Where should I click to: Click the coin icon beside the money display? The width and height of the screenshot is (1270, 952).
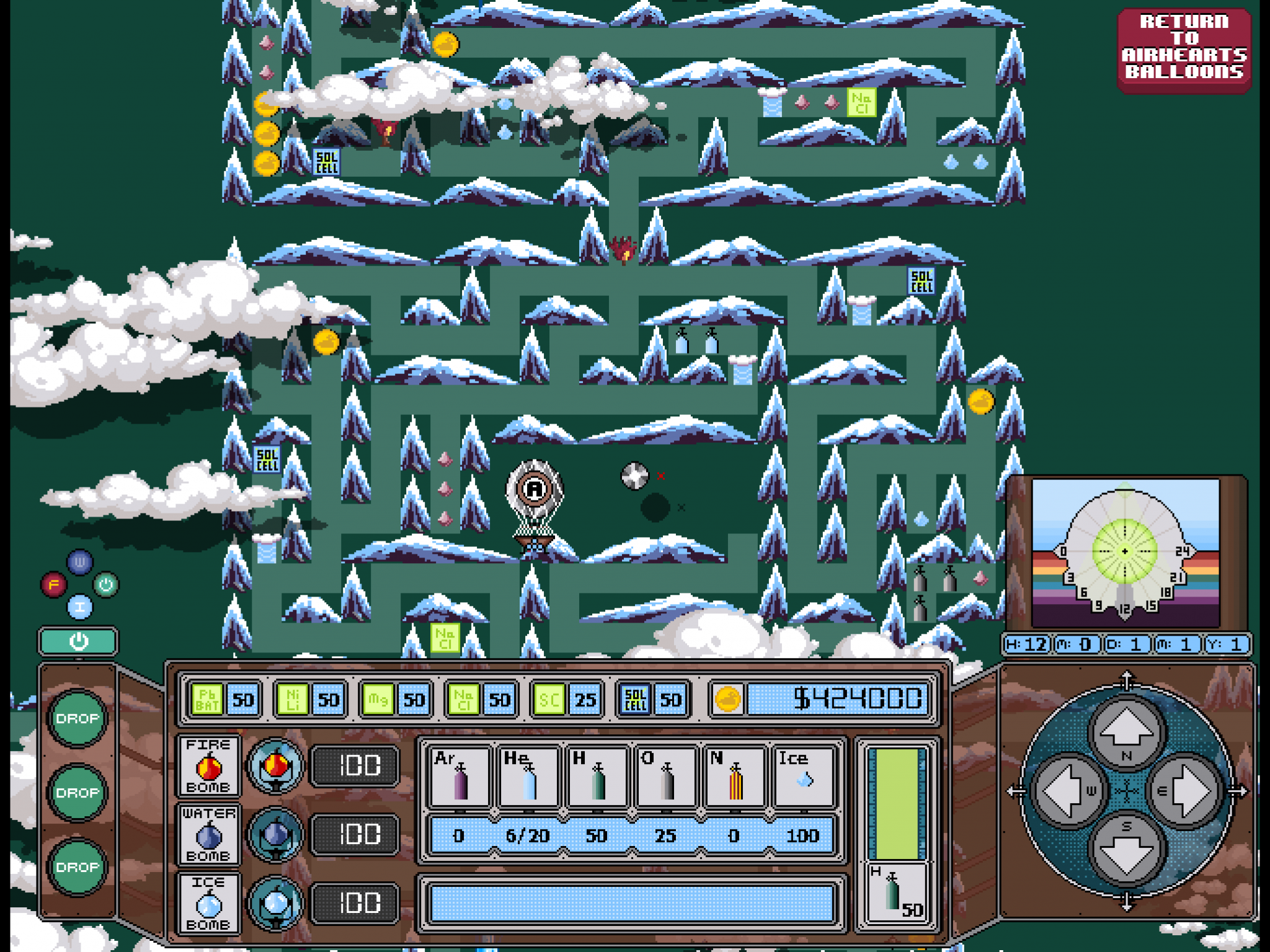click(x=729, y=698)
